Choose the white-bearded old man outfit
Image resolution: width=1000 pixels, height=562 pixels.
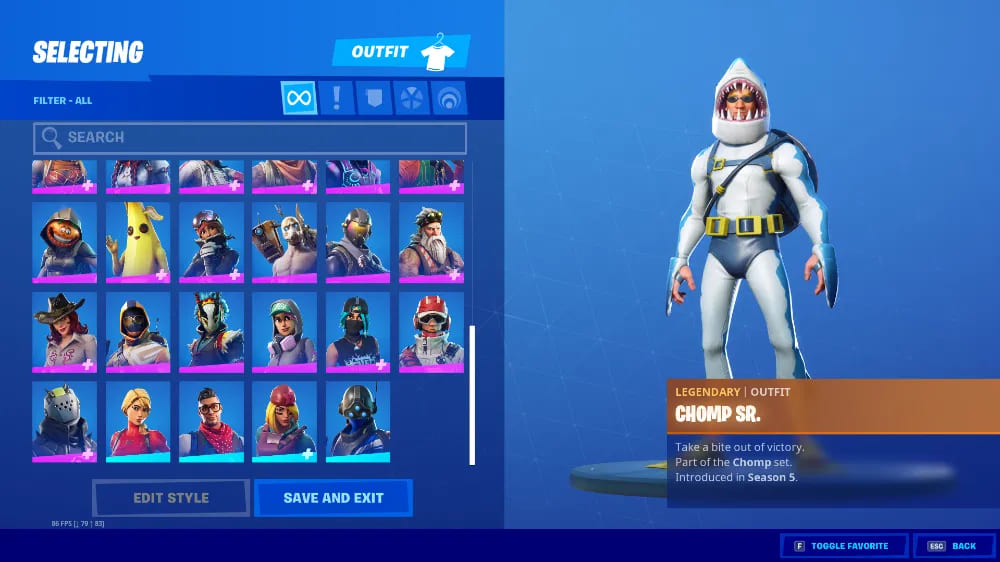click(431, 241)
